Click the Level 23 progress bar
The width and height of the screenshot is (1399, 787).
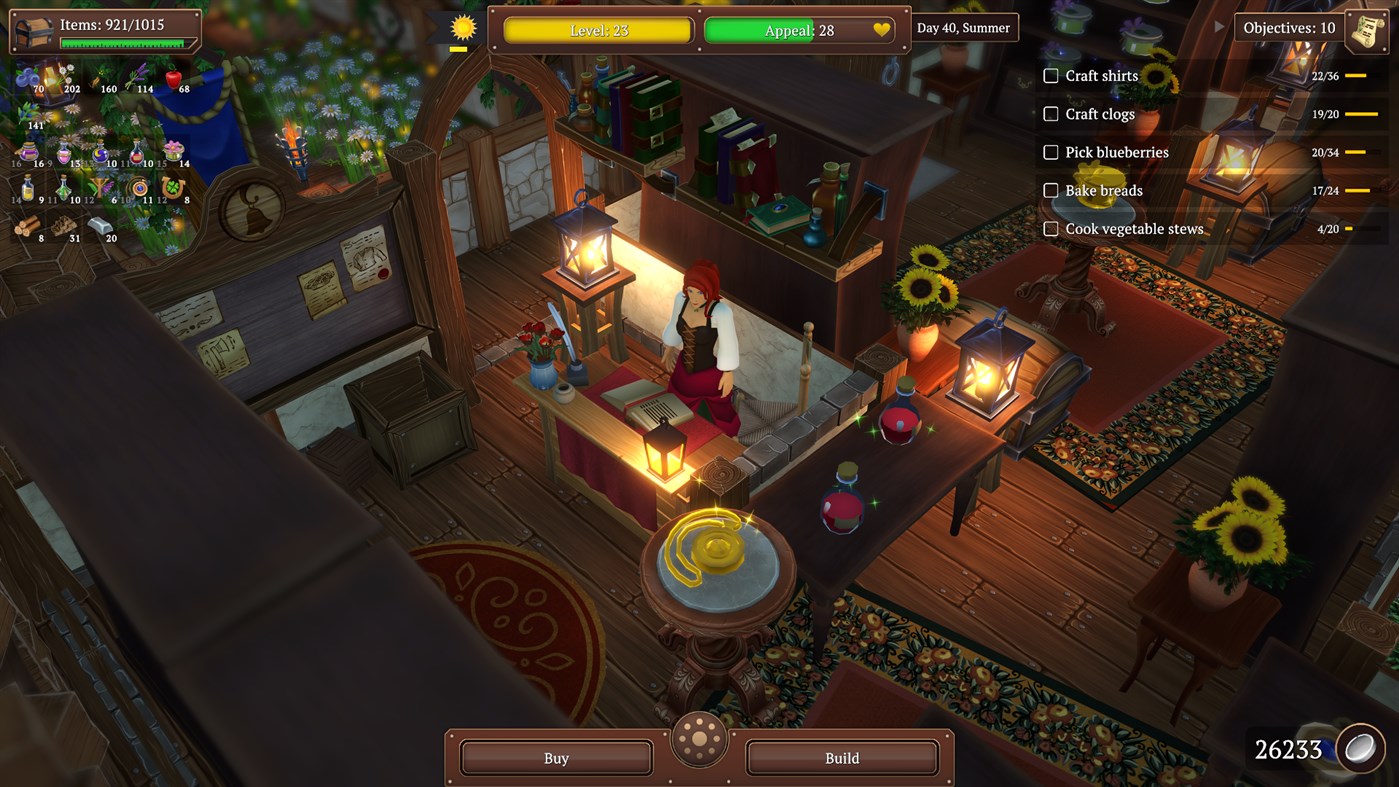click(x=597, y=30)
